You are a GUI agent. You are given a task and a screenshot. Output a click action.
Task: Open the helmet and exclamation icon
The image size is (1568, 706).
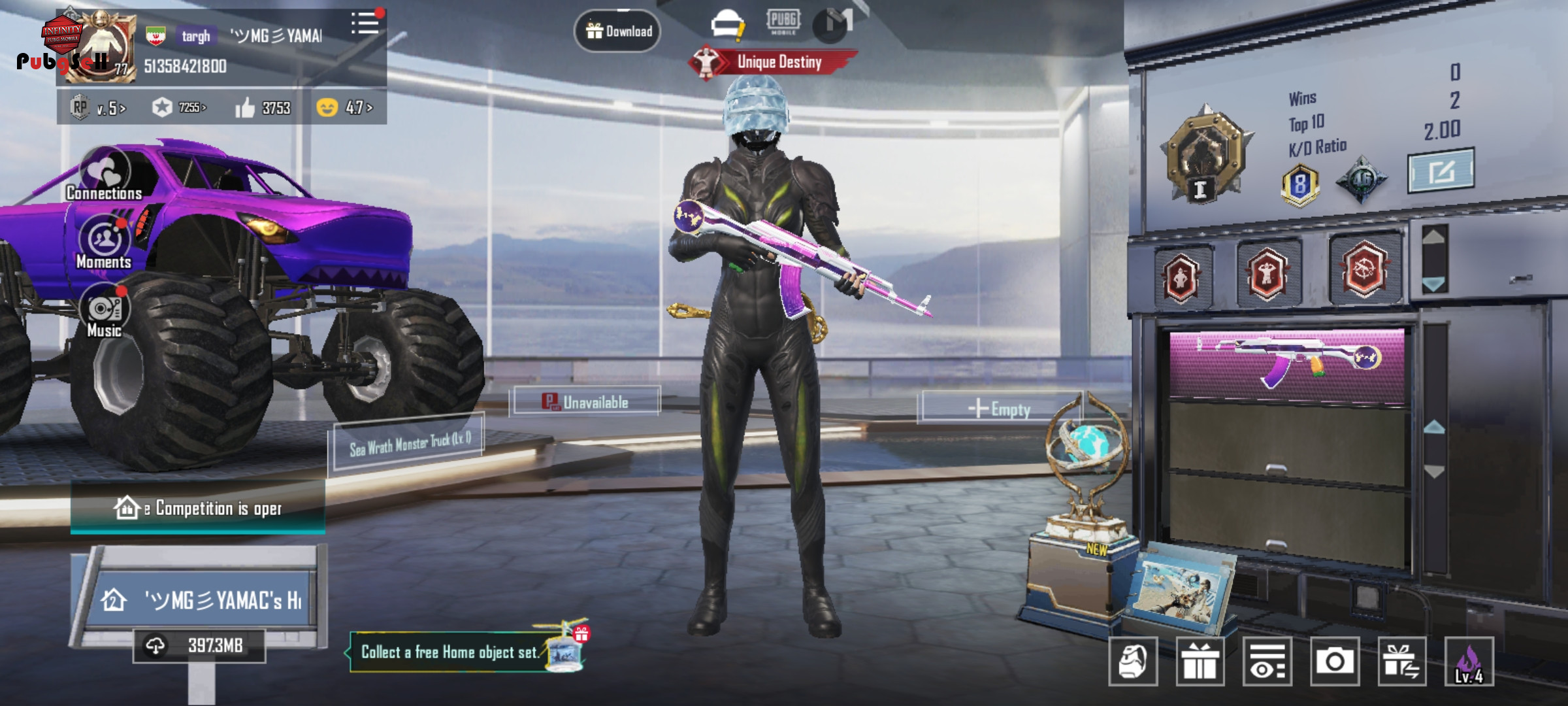pyautogui.click(x=727, y=24)
